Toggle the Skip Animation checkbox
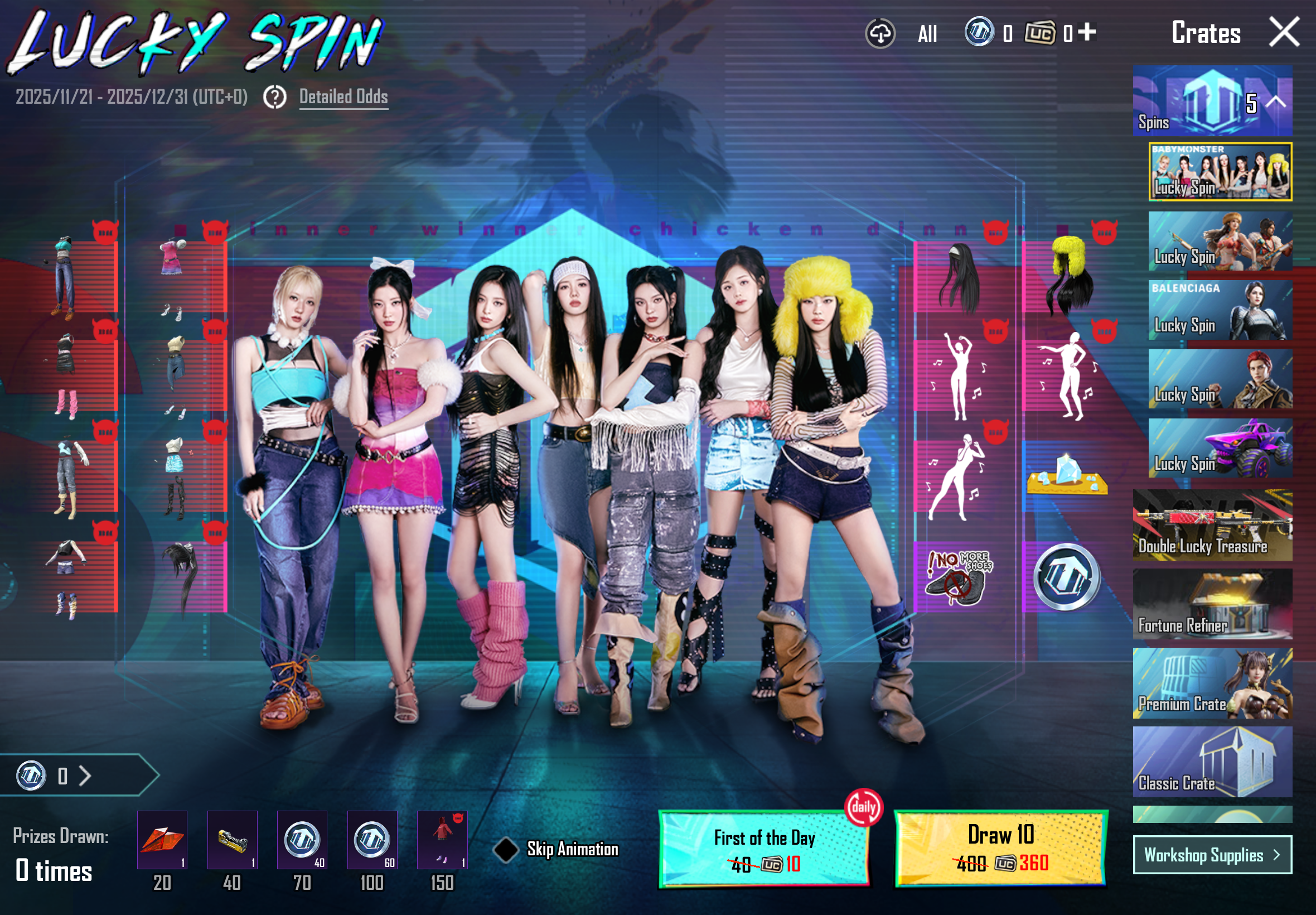The height and width of the screenshot is (915, 1316). click(506, 849)
